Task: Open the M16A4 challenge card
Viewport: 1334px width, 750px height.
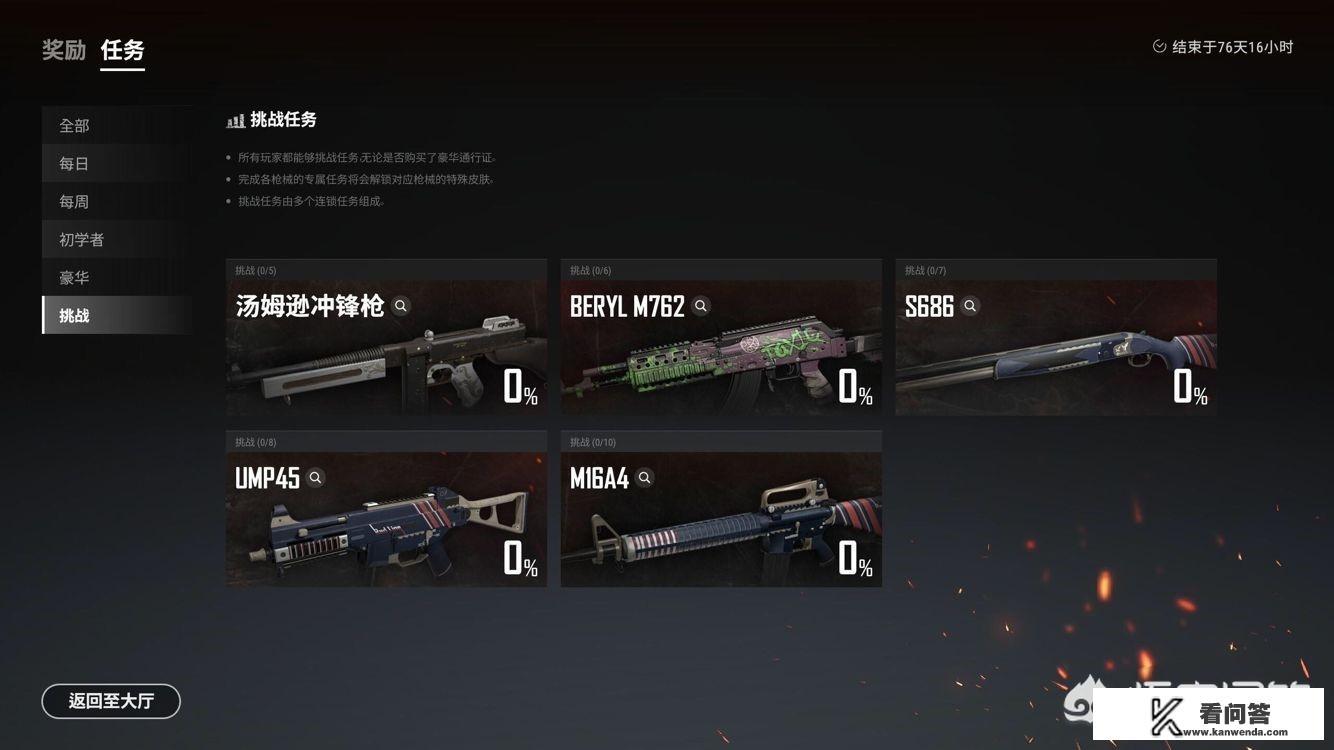Action: click(x=721, y=522)
